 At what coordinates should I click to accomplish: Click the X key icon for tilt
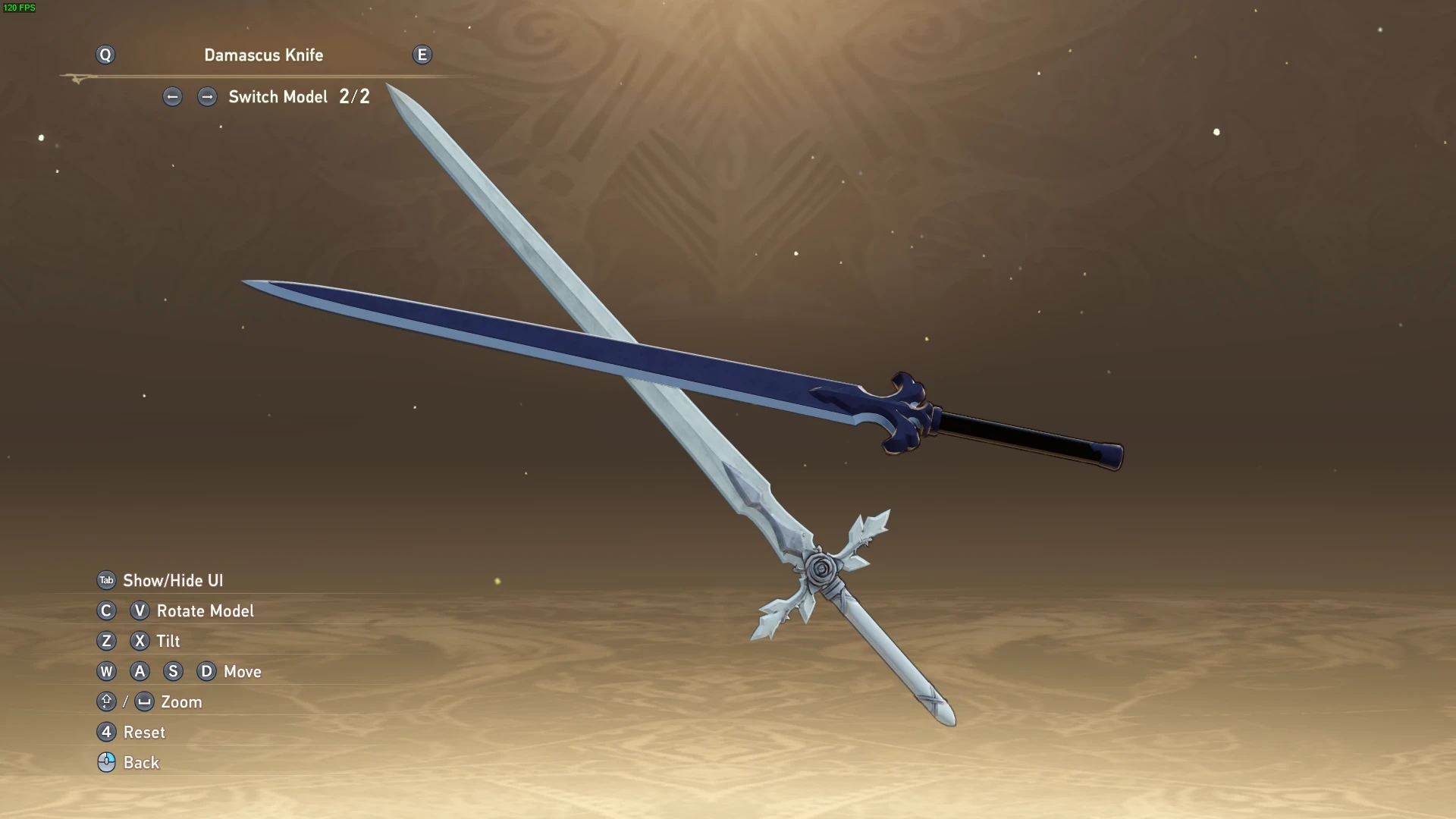[140, 641]
